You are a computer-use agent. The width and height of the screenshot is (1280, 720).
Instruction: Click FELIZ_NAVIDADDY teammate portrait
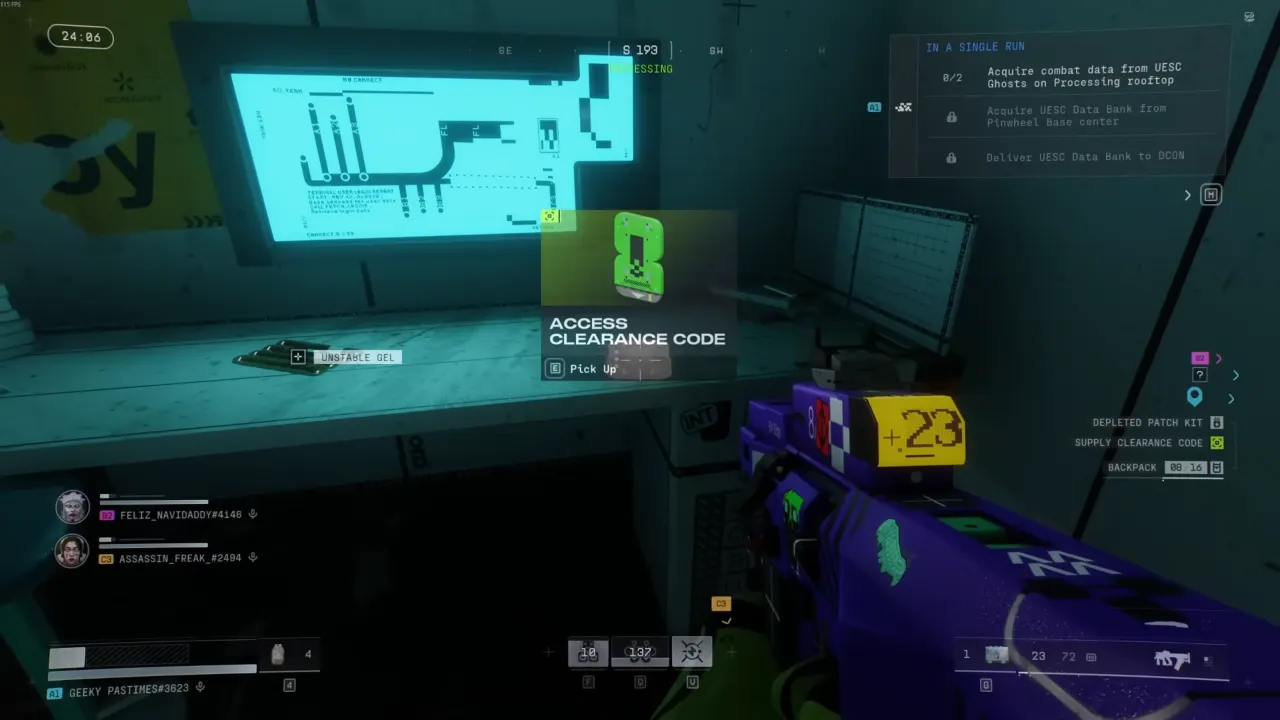point(72,507)
